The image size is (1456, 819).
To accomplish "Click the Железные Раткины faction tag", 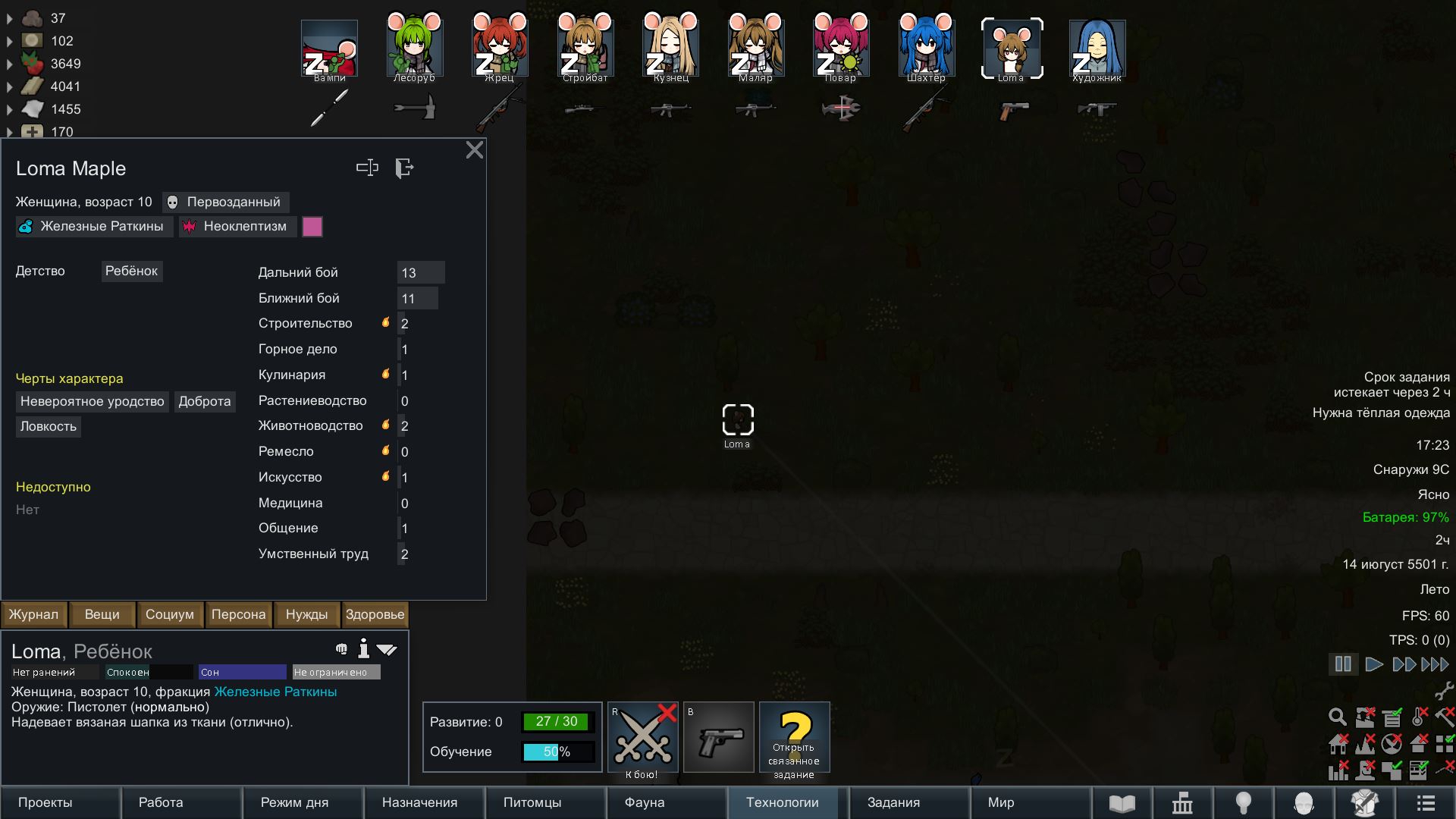I will 94,226.
